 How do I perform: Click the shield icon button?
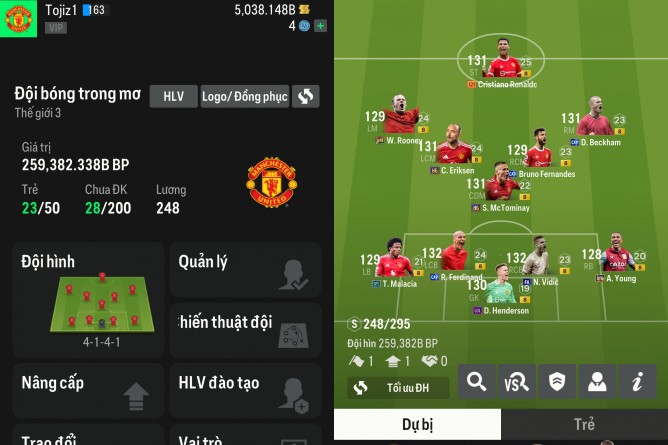tap(557, 381)
